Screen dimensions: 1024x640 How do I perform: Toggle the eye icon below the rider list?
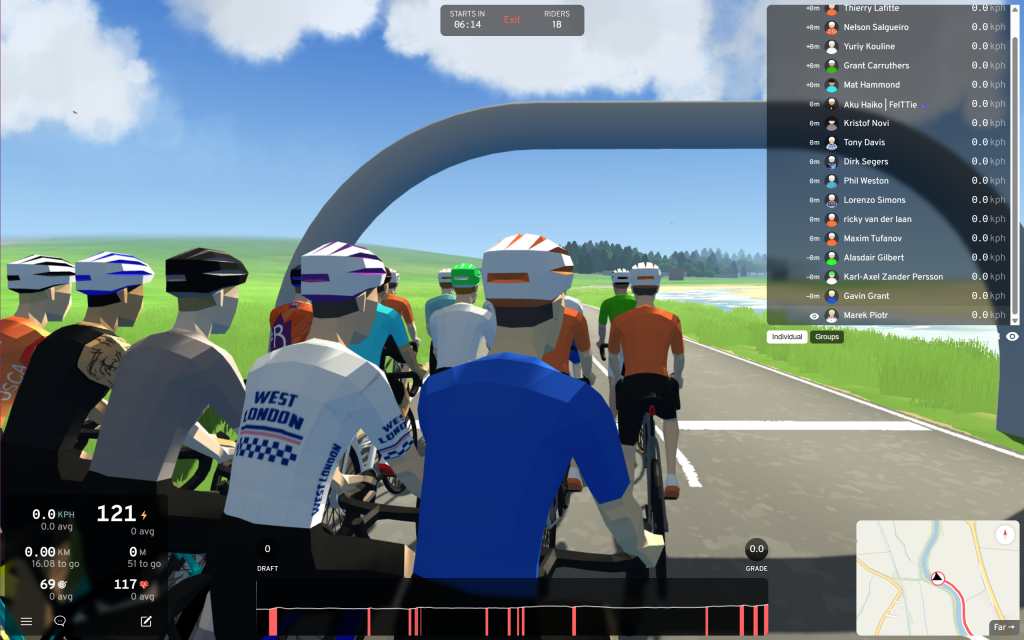tap(1012, 337)
